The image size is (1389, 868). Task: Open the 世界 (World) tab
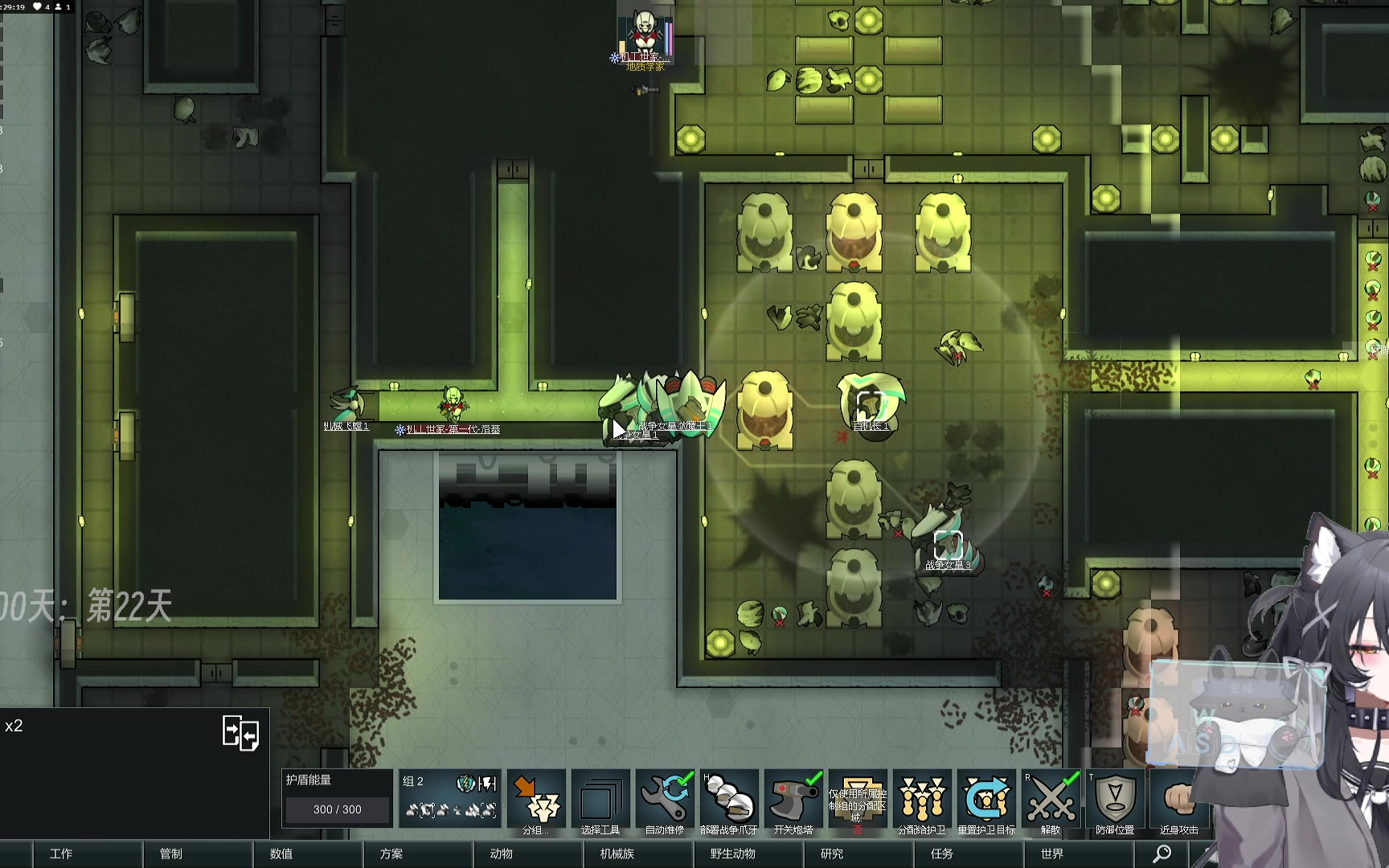point(1052,854)
